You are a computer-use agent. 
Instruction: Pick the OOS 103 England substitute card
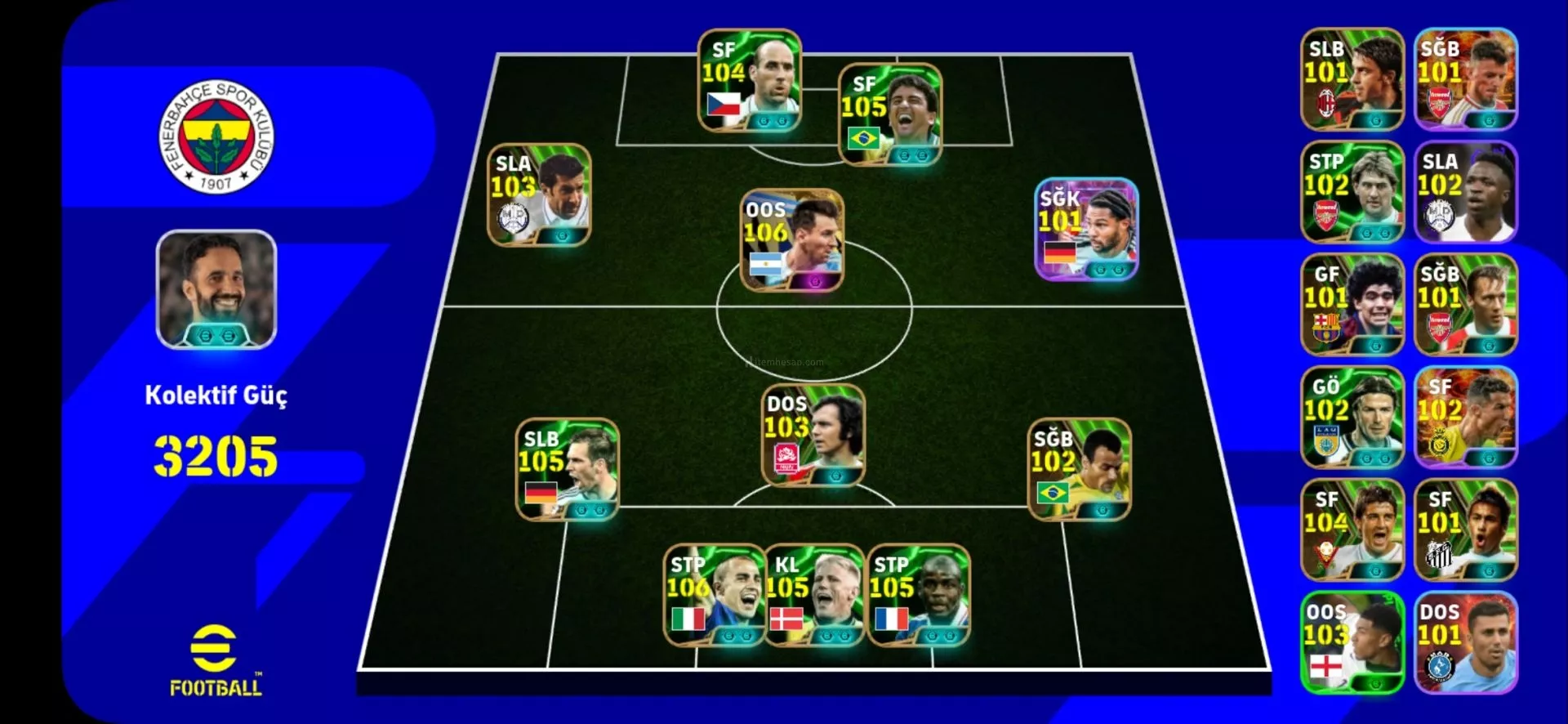(x=1352, y=642)
